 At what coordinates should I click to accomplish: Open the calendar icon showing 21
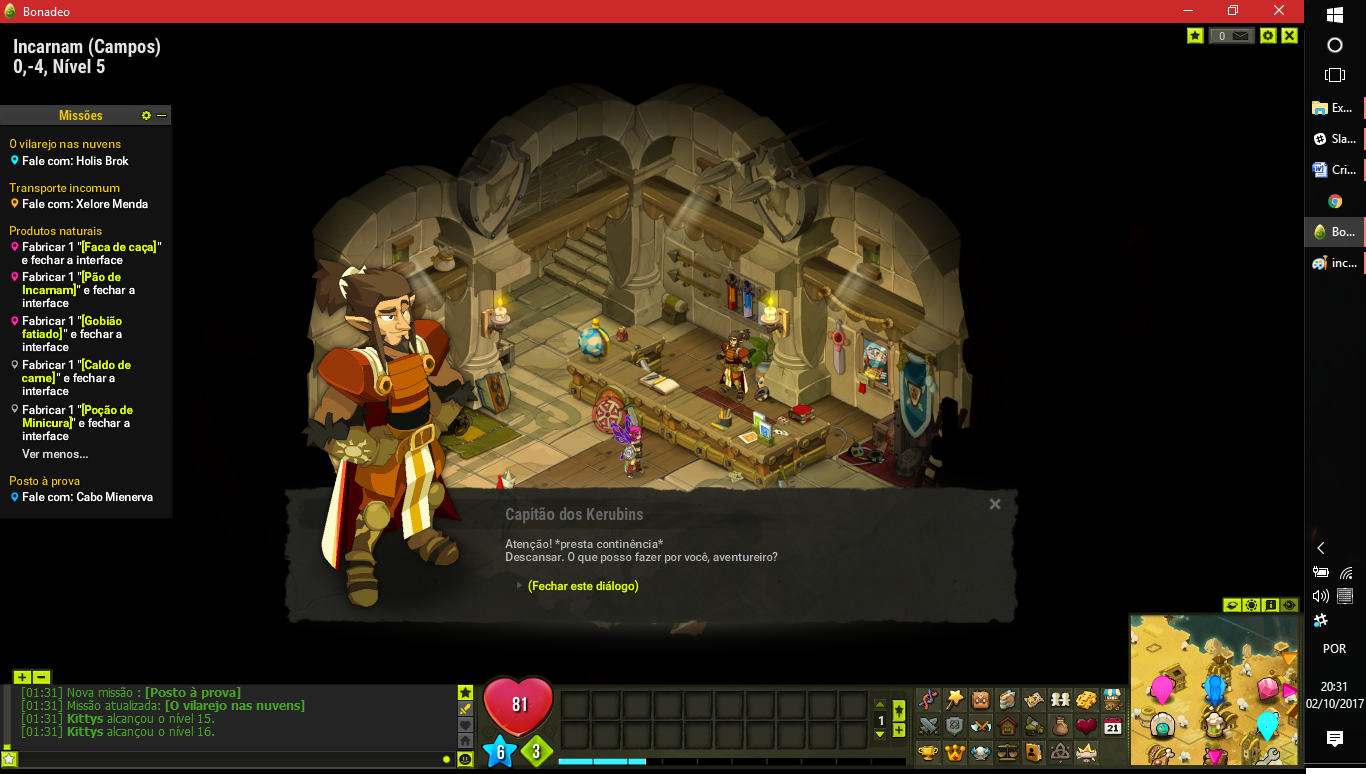pos(1112,726)
